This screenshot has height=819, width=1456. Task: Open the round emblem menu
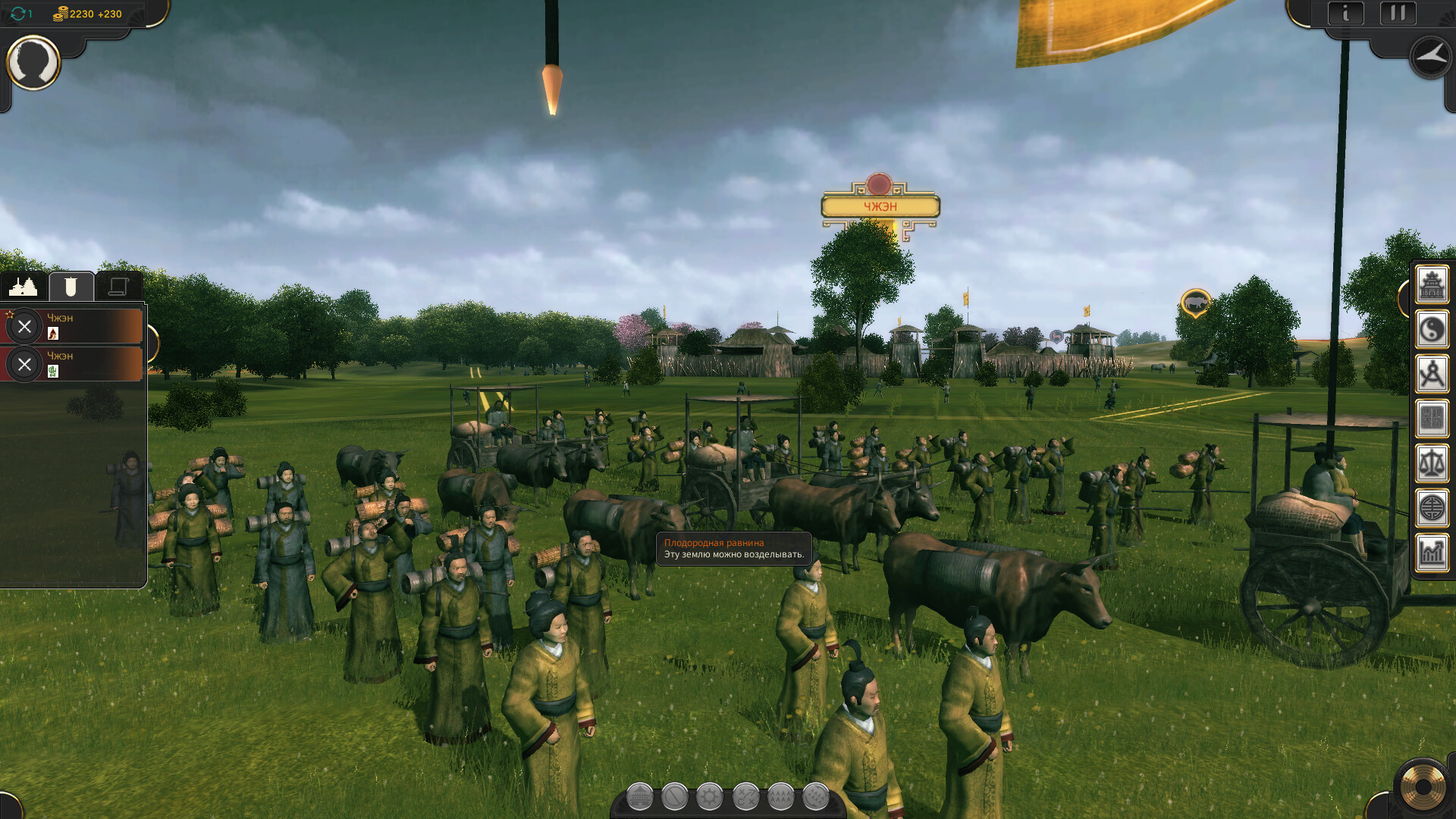tap(1432, 508)
